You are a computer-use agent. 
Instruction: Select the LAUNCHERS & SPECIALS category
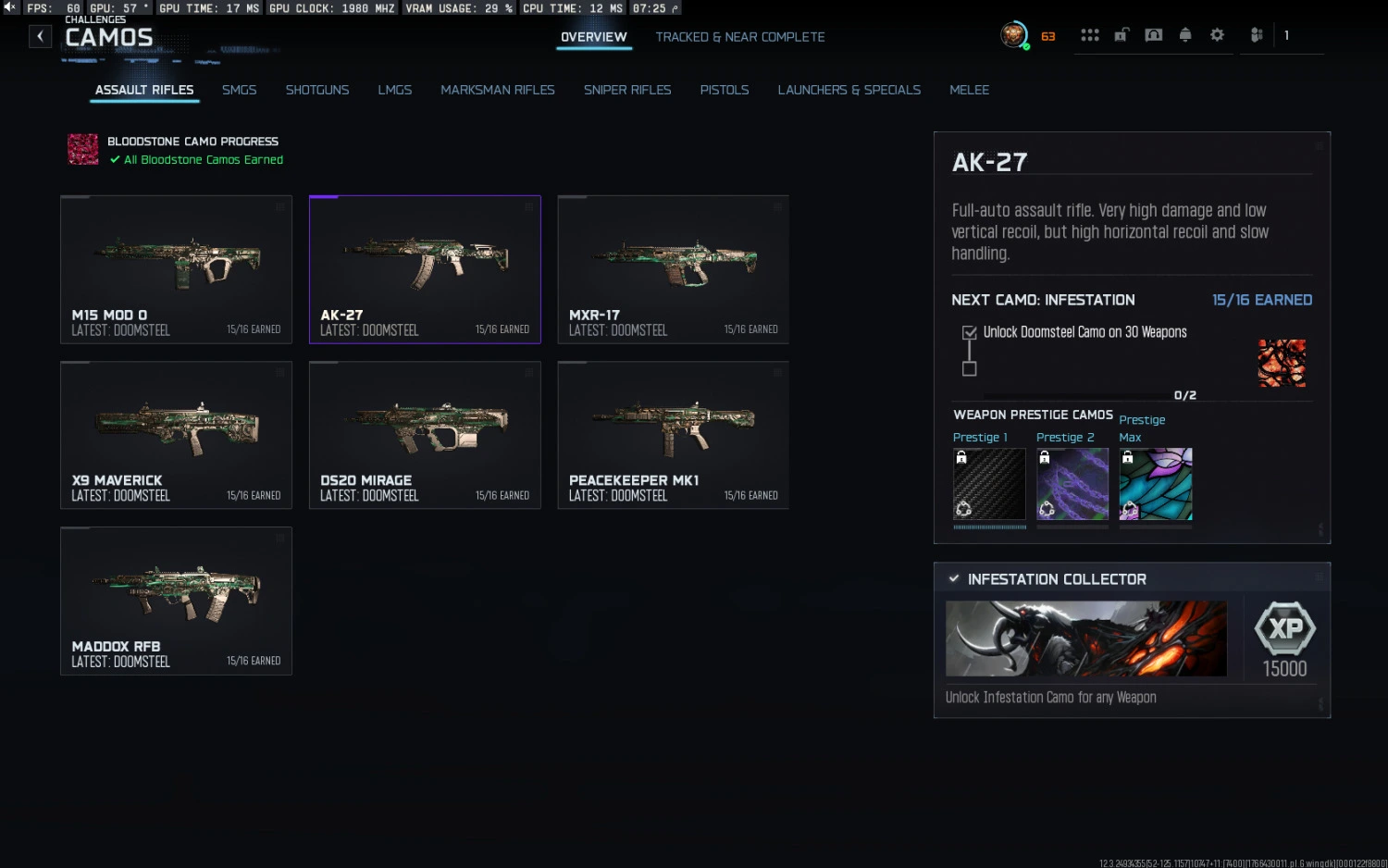849,90
